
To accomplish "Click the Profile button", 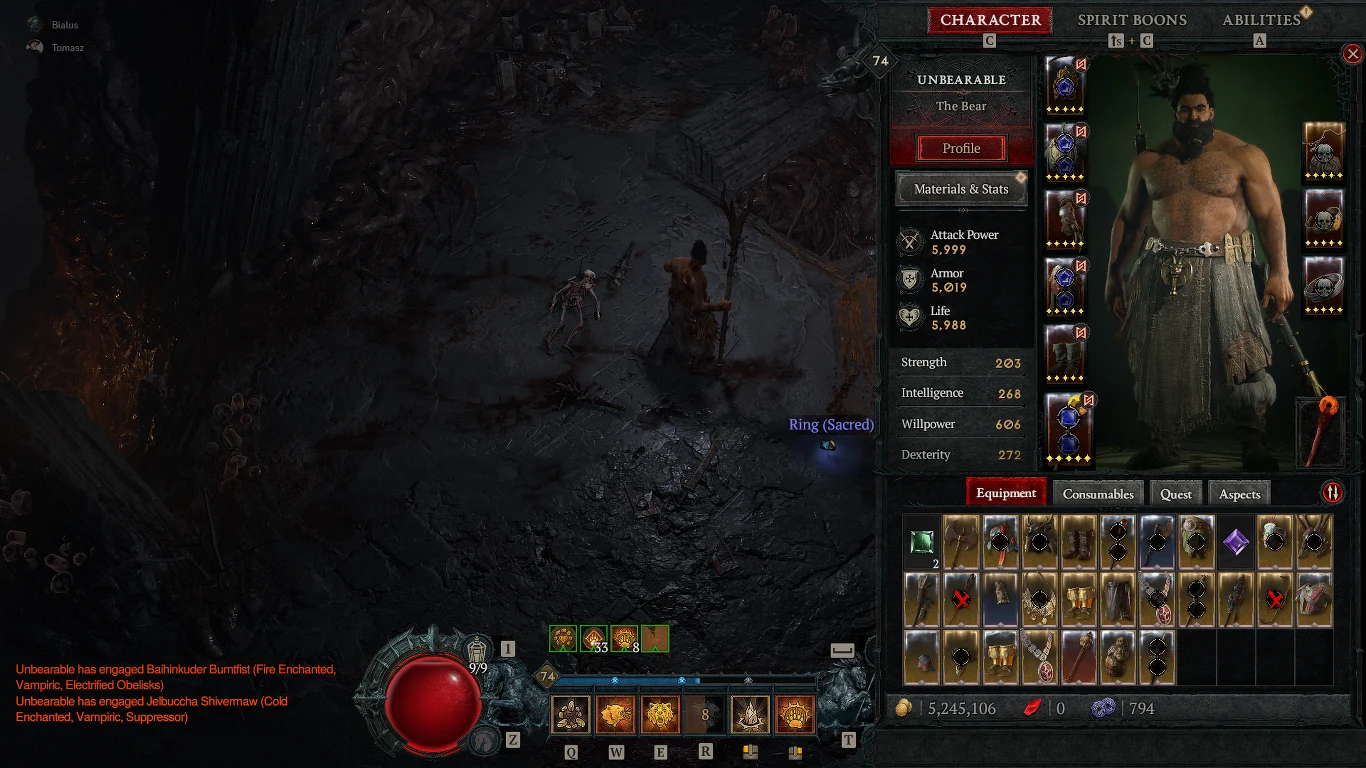I will click(959, 148).
